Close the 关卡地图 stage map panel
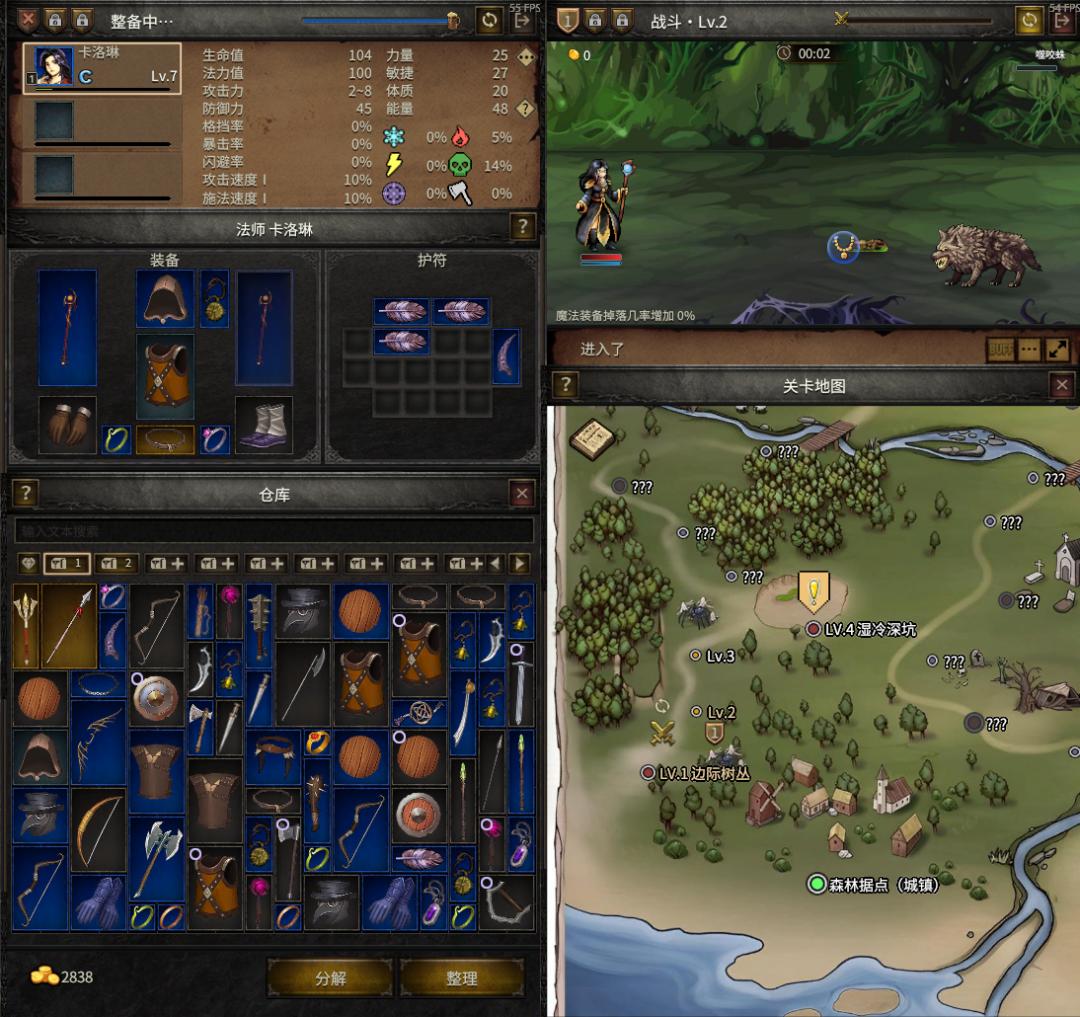Screen dimensions: 1080x1017 pos(1062,385)
